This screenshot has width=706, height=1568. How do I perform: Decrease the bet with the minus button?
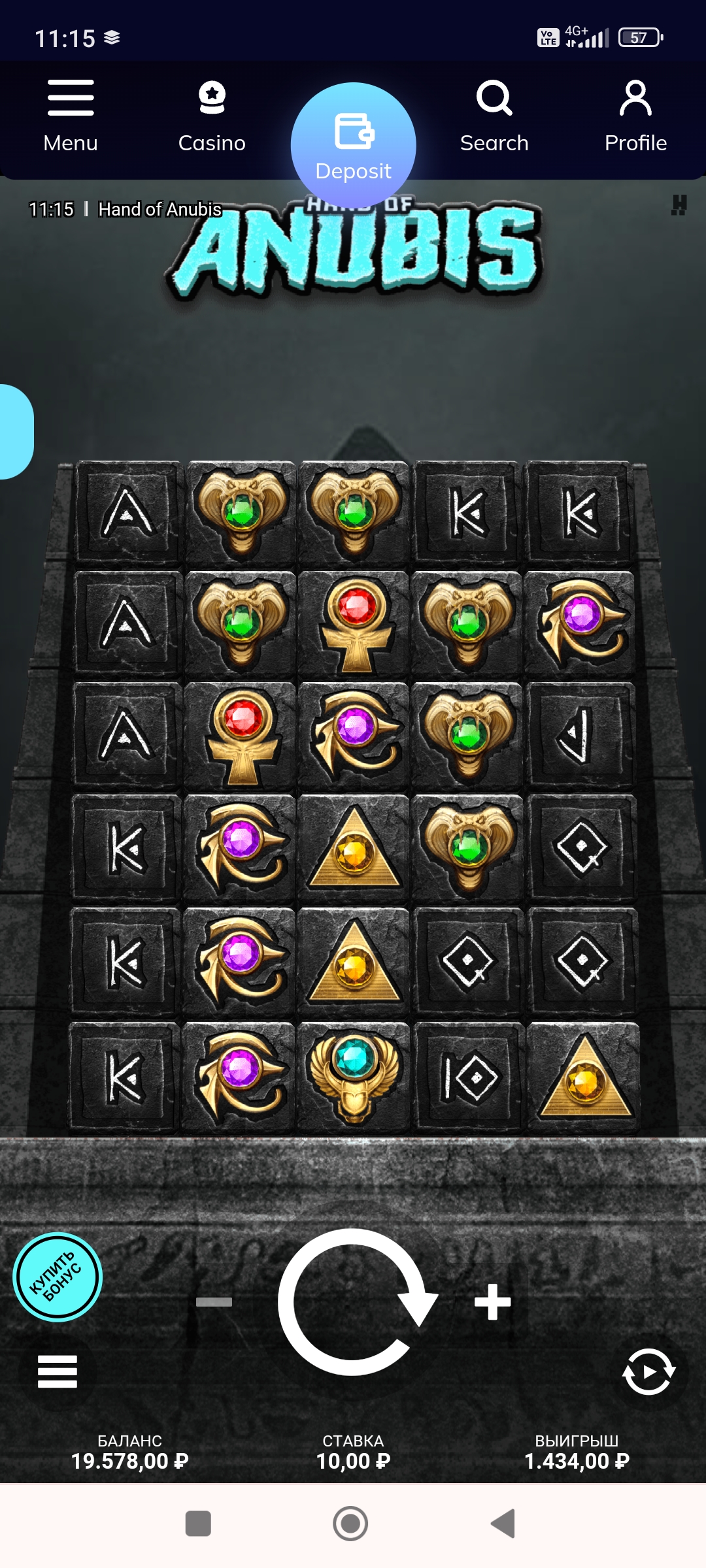tap(214, 1301)
